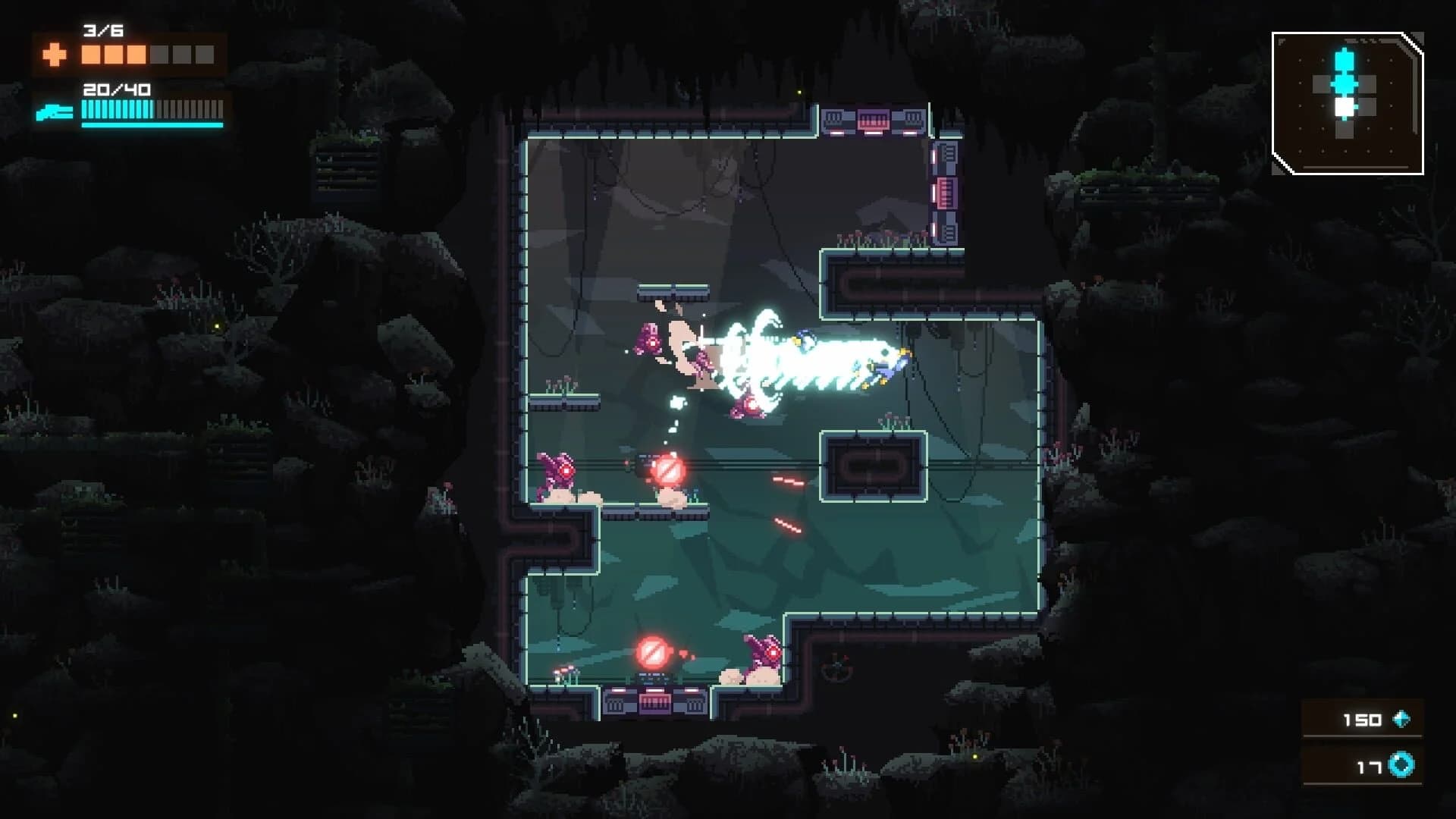Click the player's current room marker on minimap
Screen dimensions: 1456x819
click(x=1344, y=106)
